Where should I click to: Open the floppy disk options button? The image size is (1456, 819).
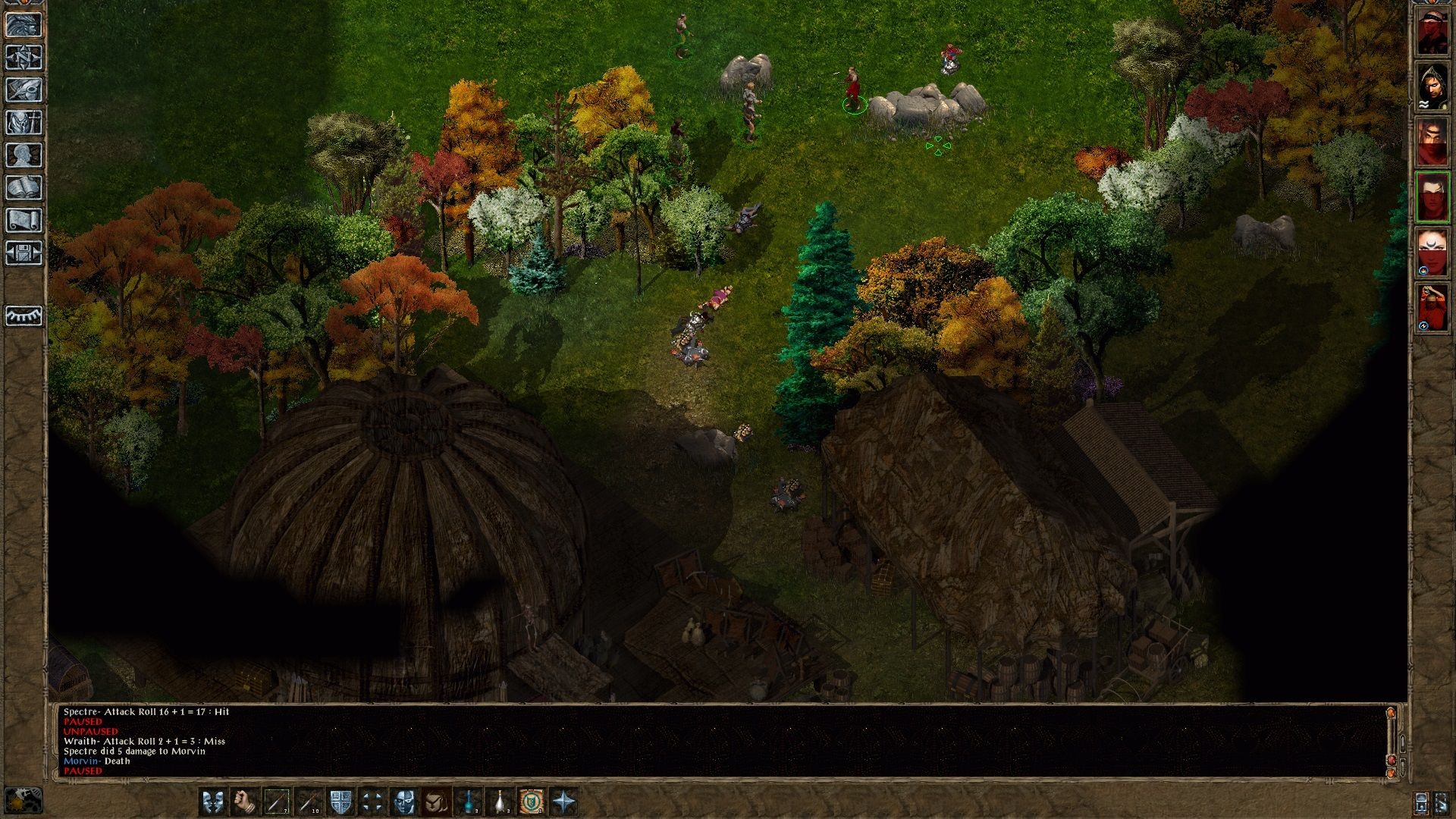tap(24, 253)
